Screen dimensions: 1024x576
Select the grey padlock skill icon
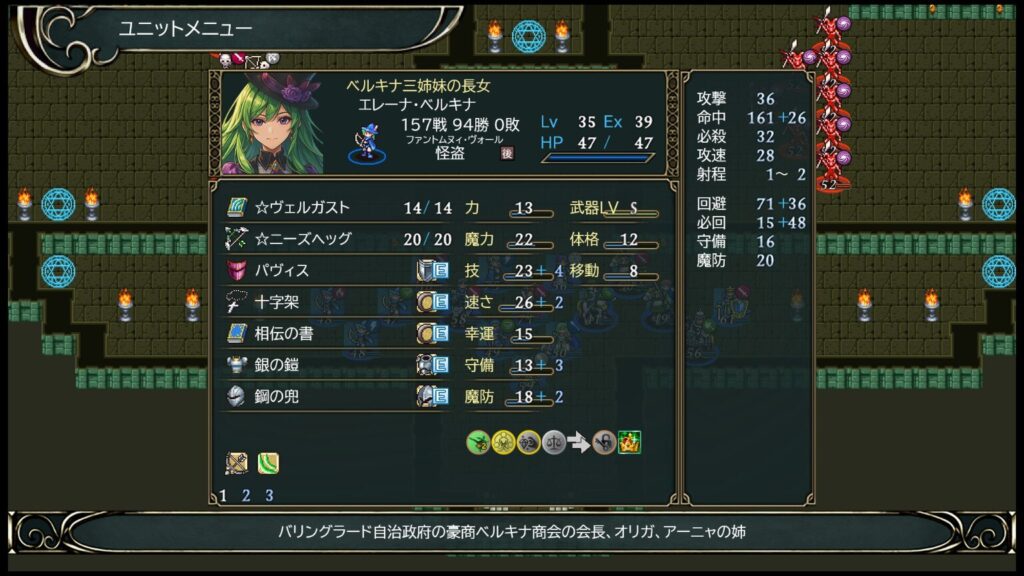(604, 441)
